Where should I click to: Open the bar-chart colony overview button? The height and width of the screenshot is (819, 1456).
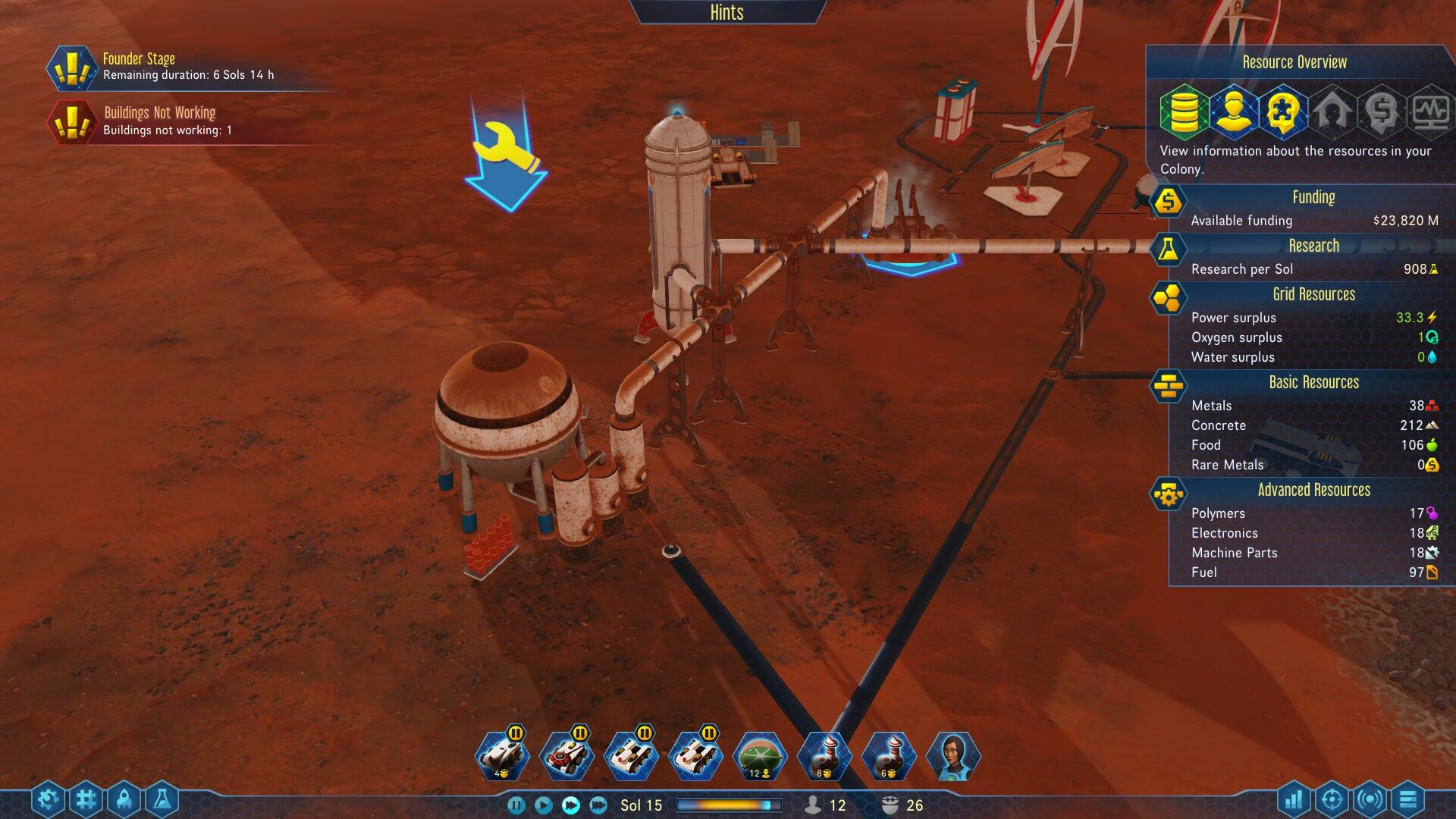click(1294, 799)
